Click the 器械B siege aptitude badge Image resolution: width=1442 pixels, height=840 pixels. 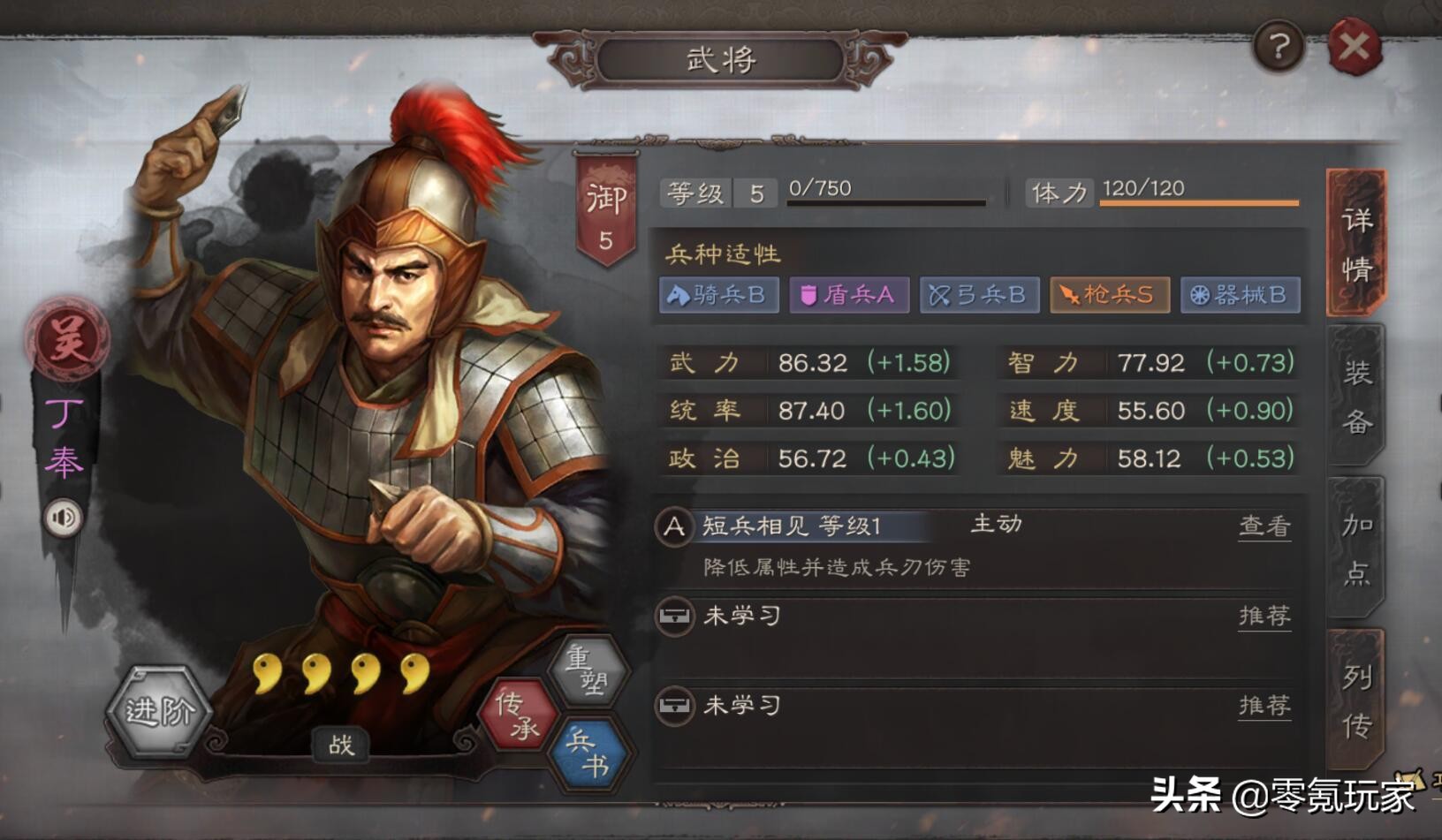(1240, 296)
